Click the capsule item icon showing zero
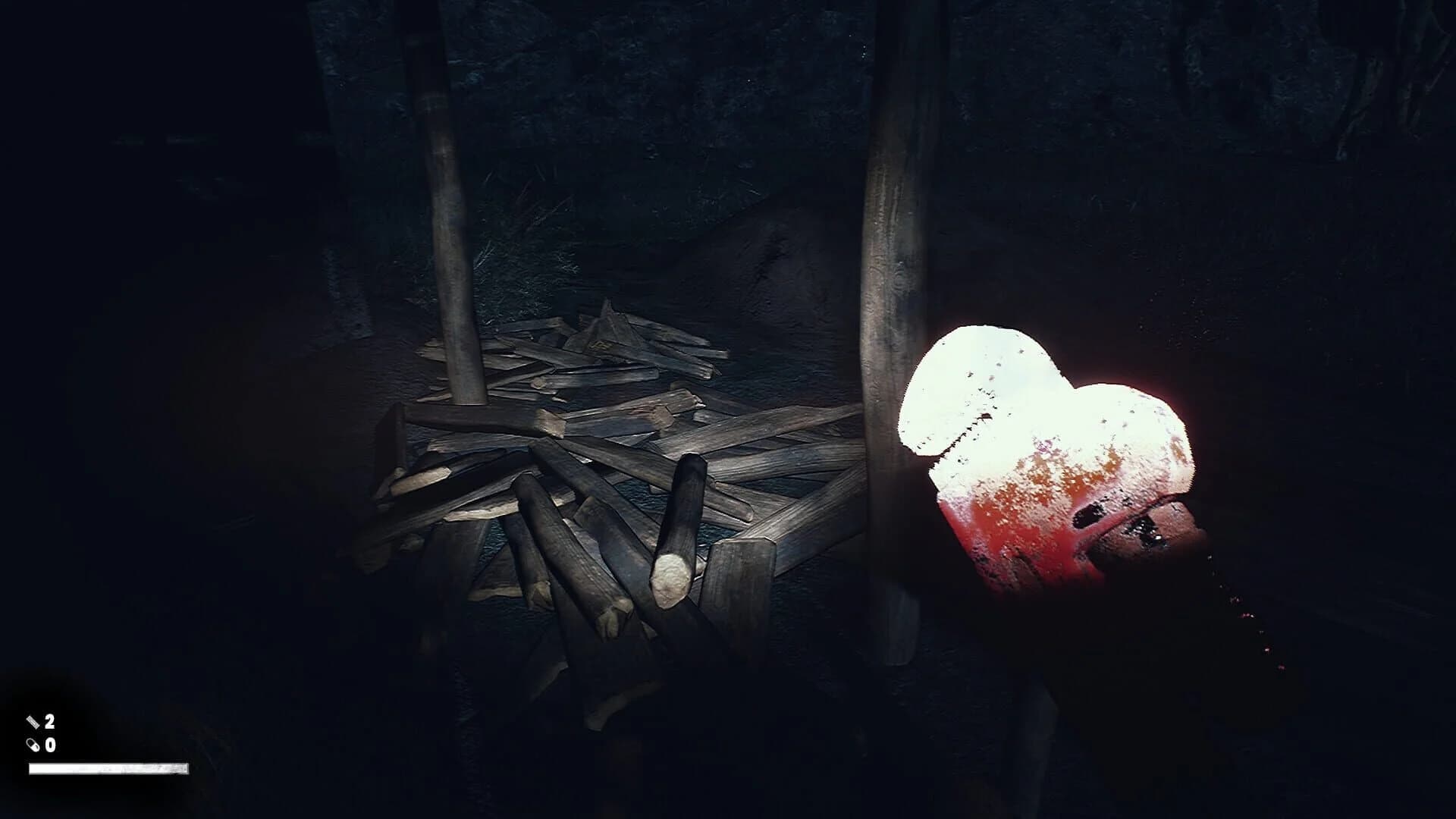Viewport: 1456px width, 819px height. pyautogui.click(x=33, y=745)
